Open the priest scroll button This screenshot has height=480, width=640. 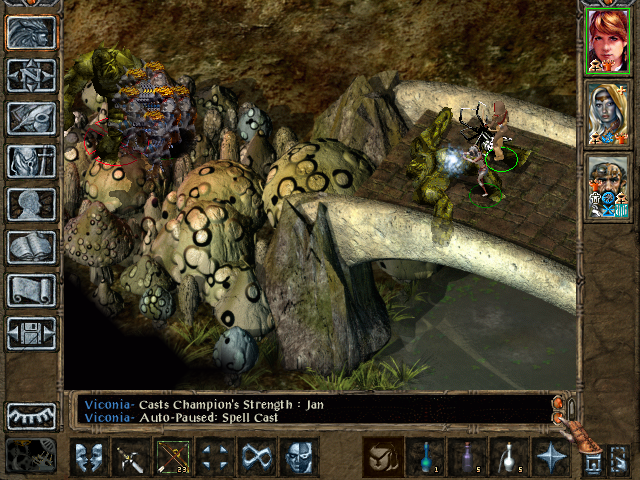coord(31,290)
